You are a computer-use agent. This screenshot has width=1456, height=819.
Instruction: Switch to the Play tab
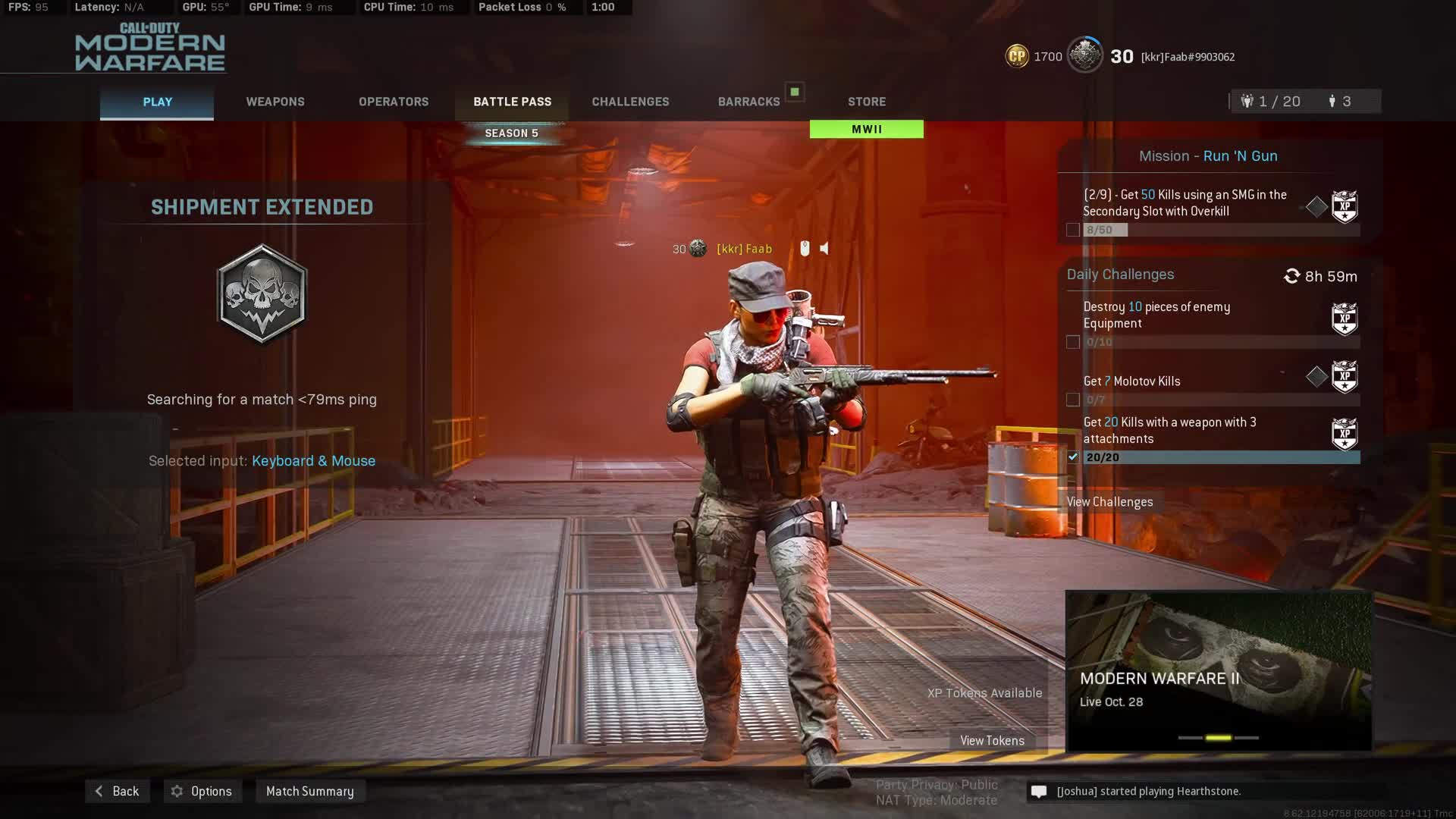[157, 102]
